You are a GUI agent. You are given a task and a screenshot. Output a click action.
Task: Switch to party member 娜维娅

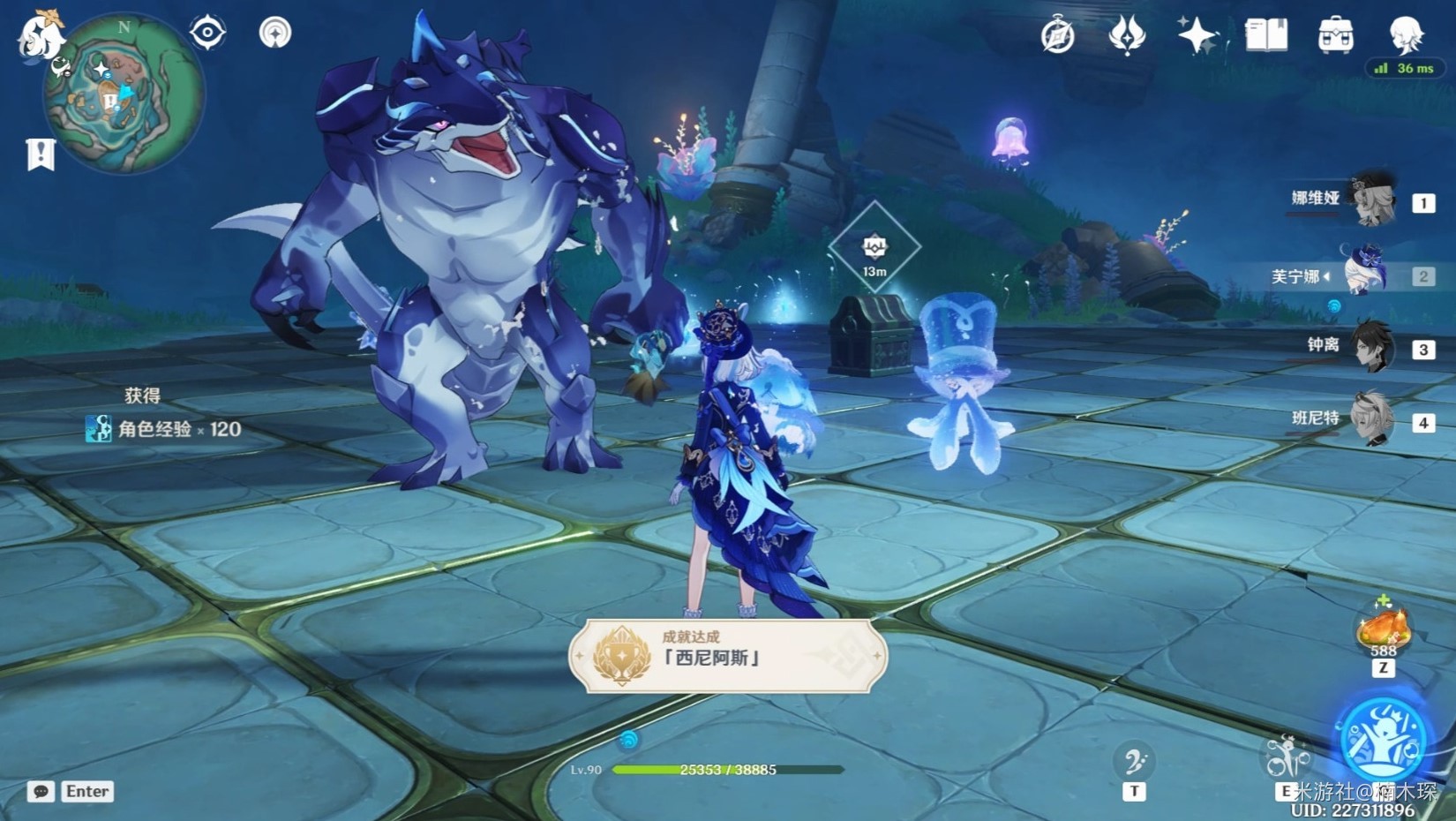point(1373,201)
